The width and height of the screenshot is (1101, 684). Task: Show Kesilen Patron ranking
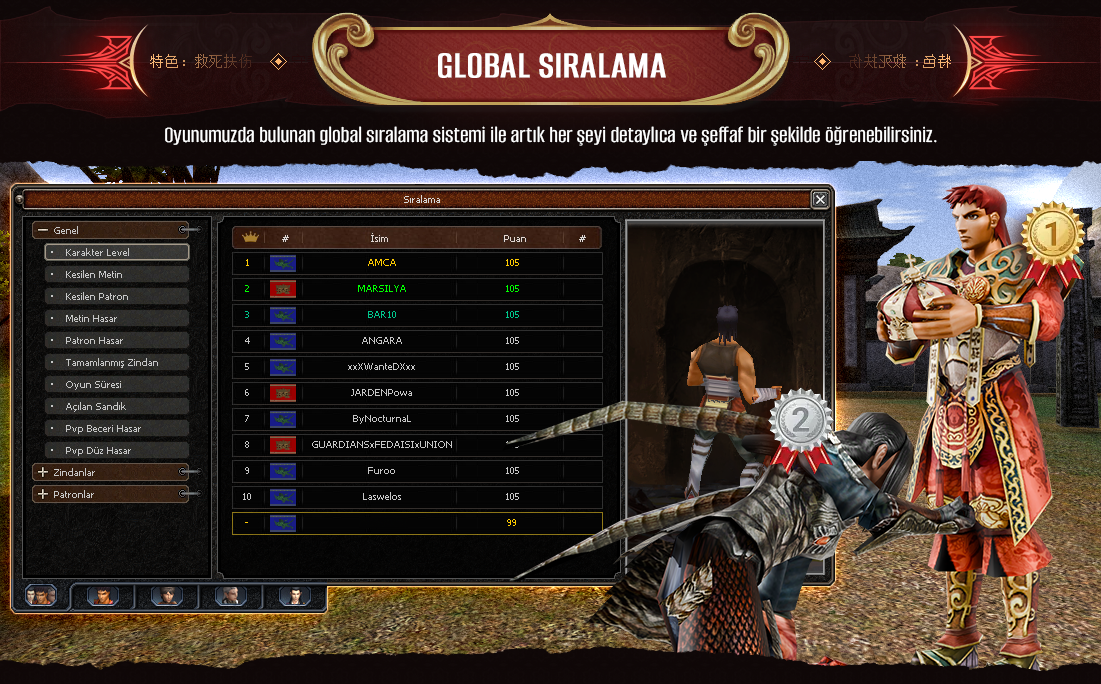coord(117,297)
